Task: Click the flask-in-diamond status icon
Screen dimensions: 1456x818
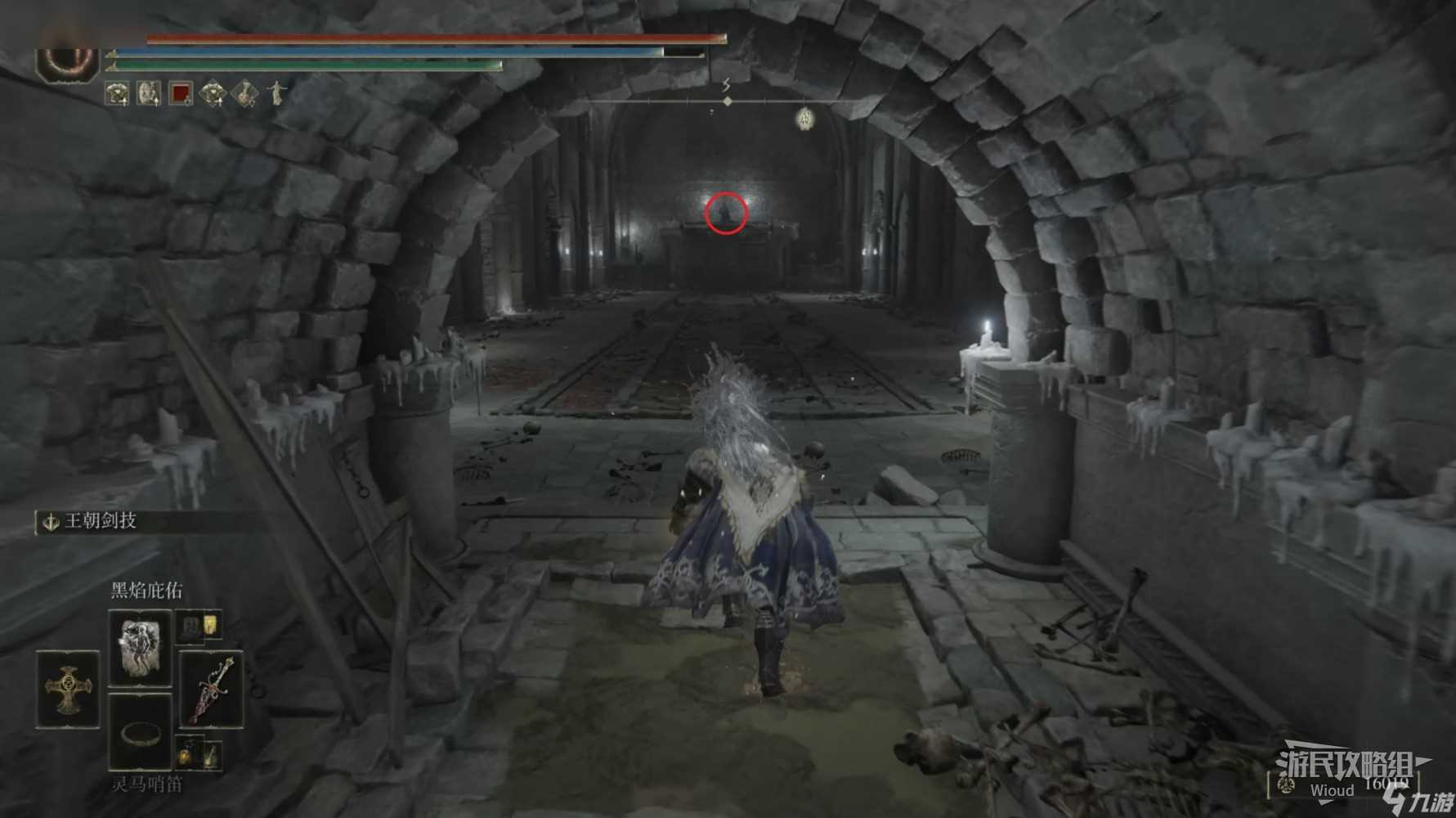Action: pos(244,94)
